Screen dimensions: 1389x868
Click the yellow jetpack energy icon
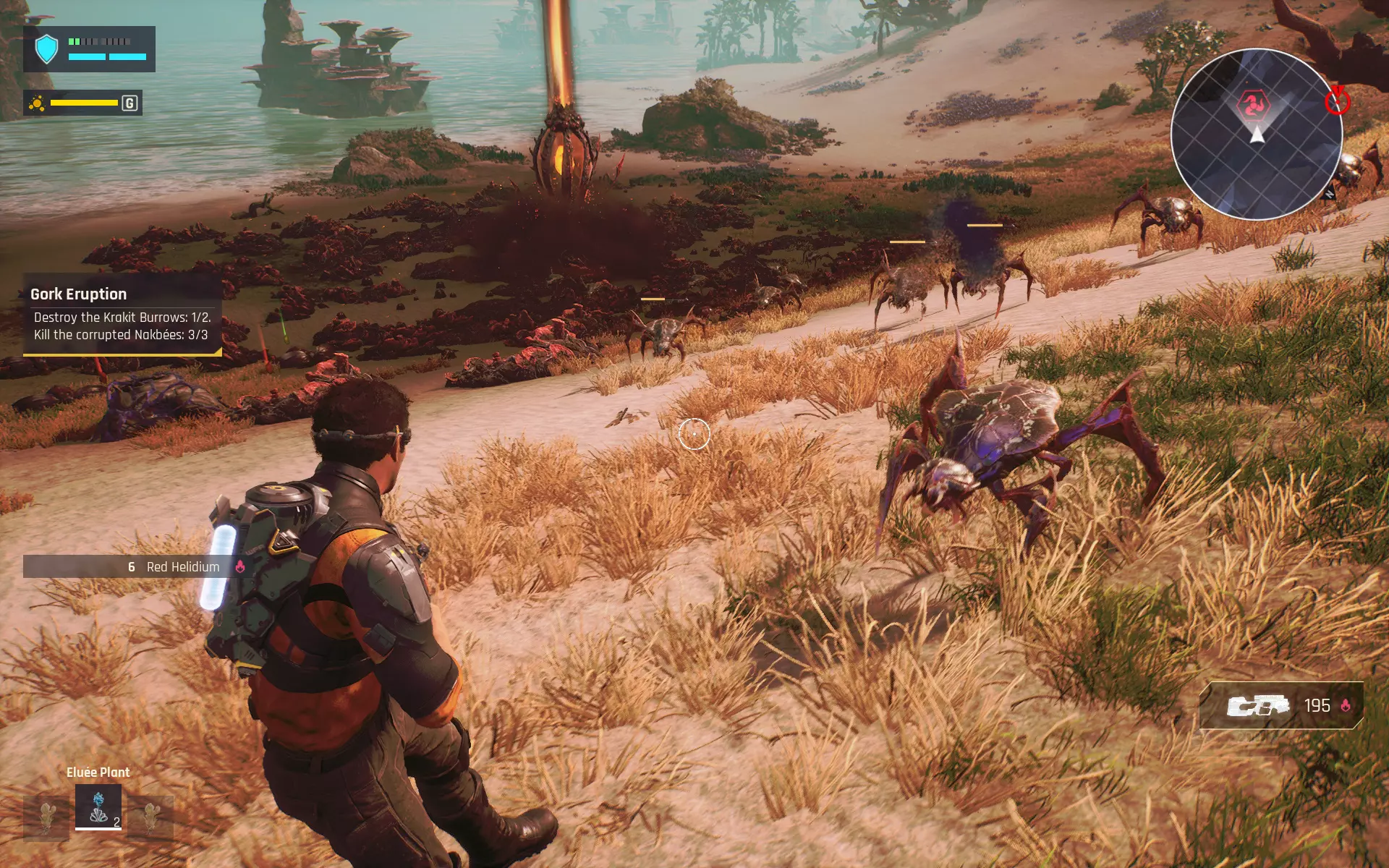37,103
